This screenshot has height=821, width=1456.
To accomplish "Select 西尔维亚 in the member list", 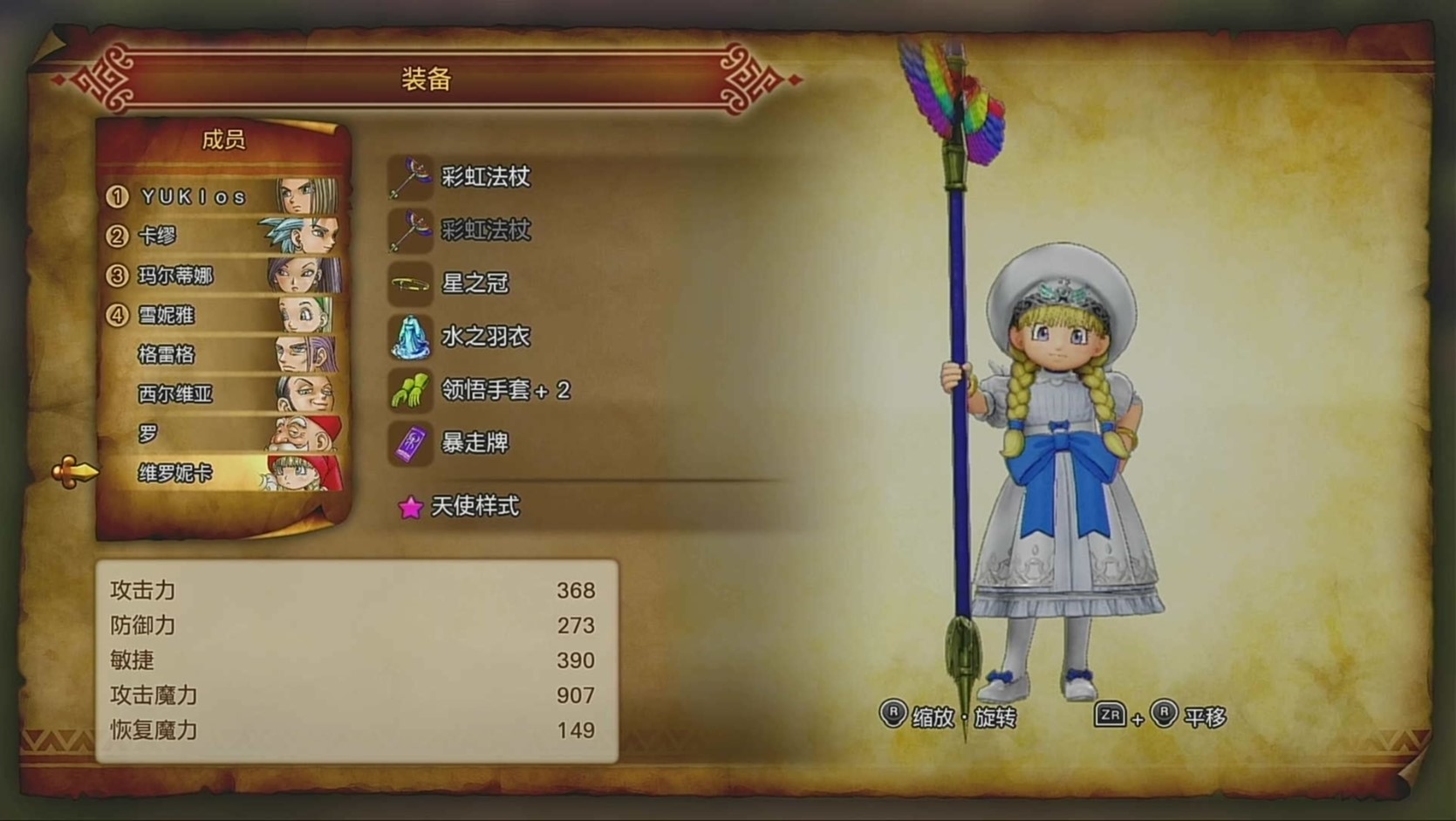I will click(222, 393).
